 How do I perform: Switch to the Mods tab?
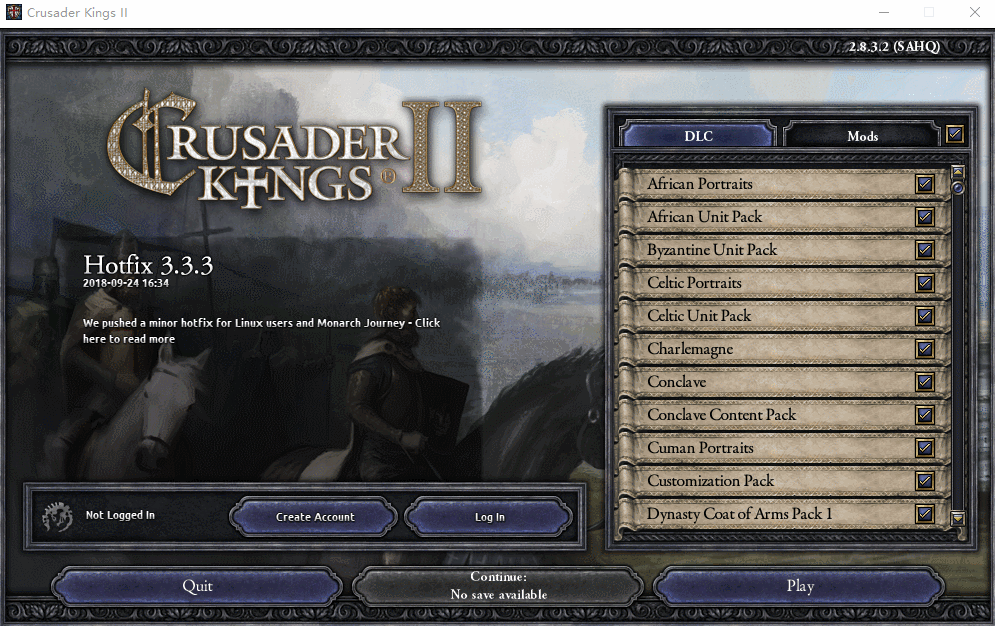pyautogui.click(x=862, y=135)
